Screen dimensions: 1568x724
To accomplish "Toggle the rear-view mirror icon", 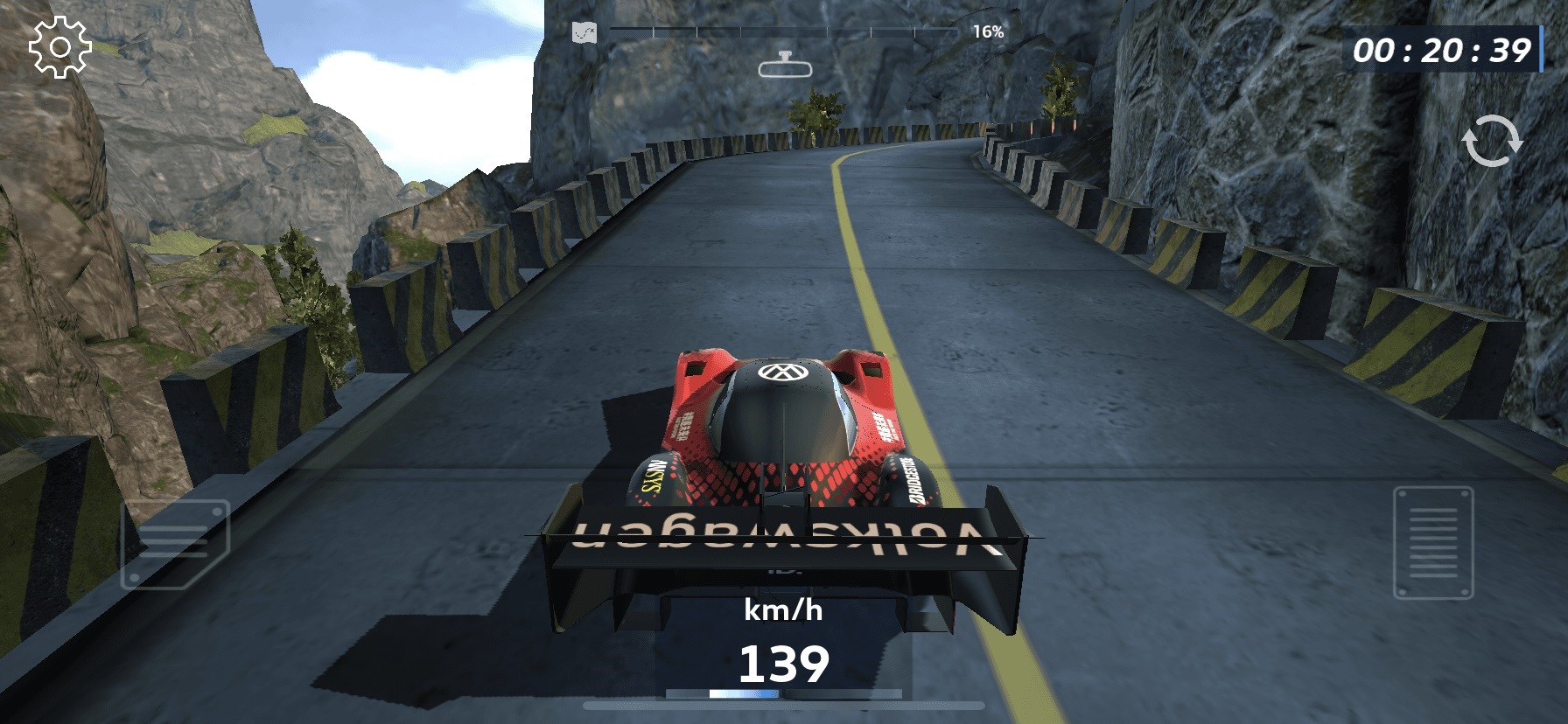I will (x=785, y=66).
